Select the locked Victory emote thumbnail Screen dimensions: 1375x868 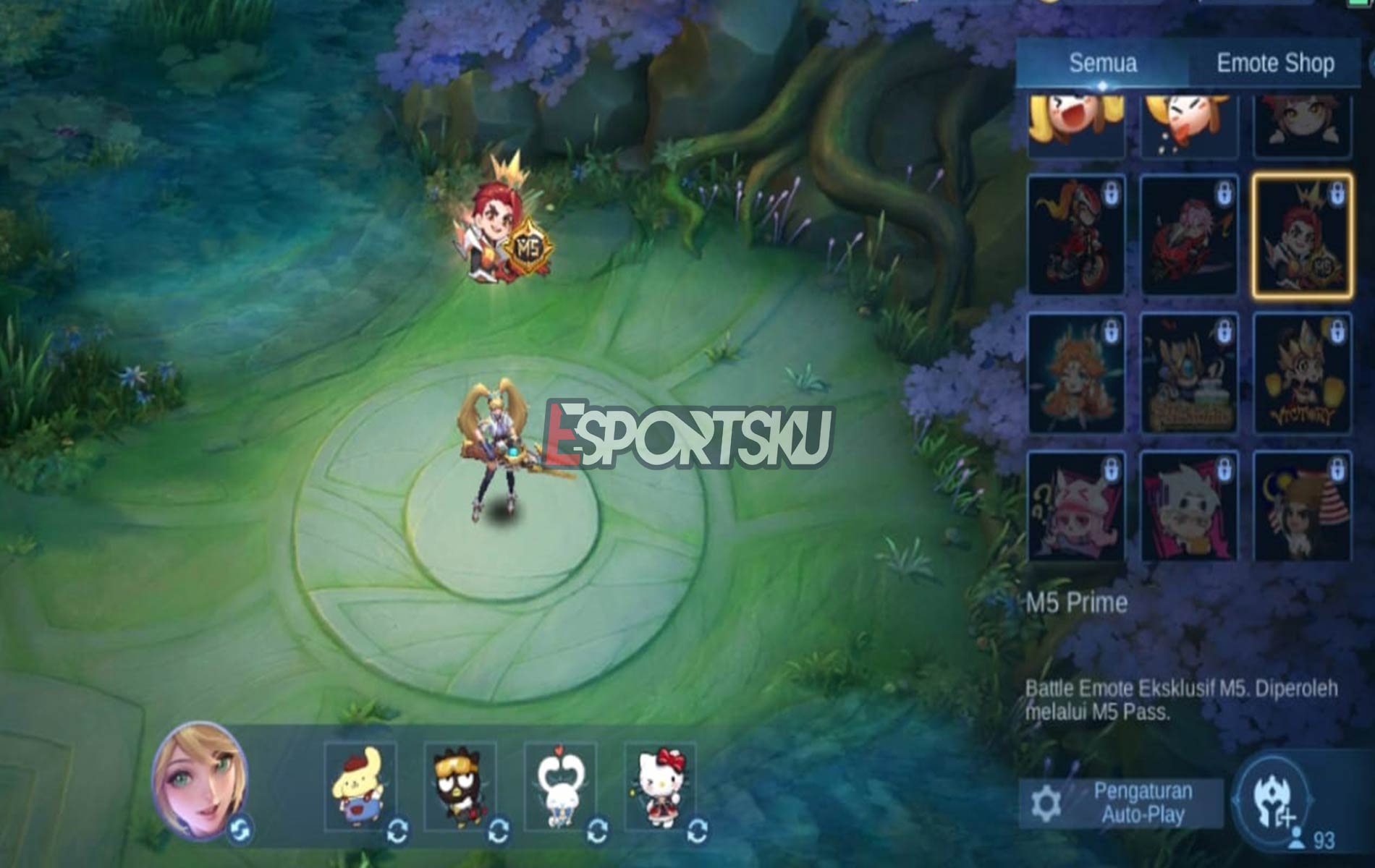[x=1302, y=372]
